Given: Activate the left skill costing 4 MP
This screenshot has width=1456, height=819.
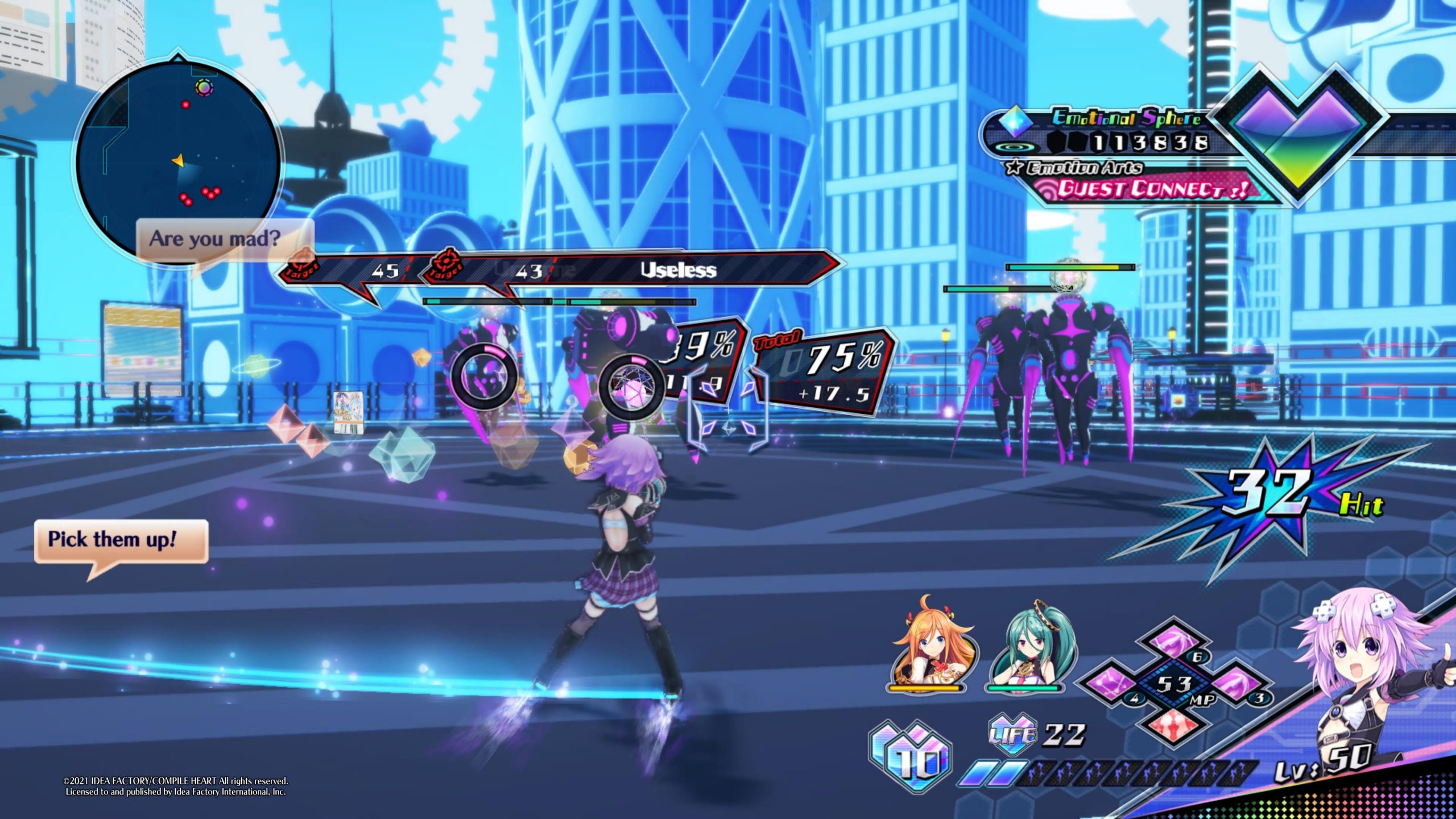Looking at the screenshot, I should [1110, 684].
